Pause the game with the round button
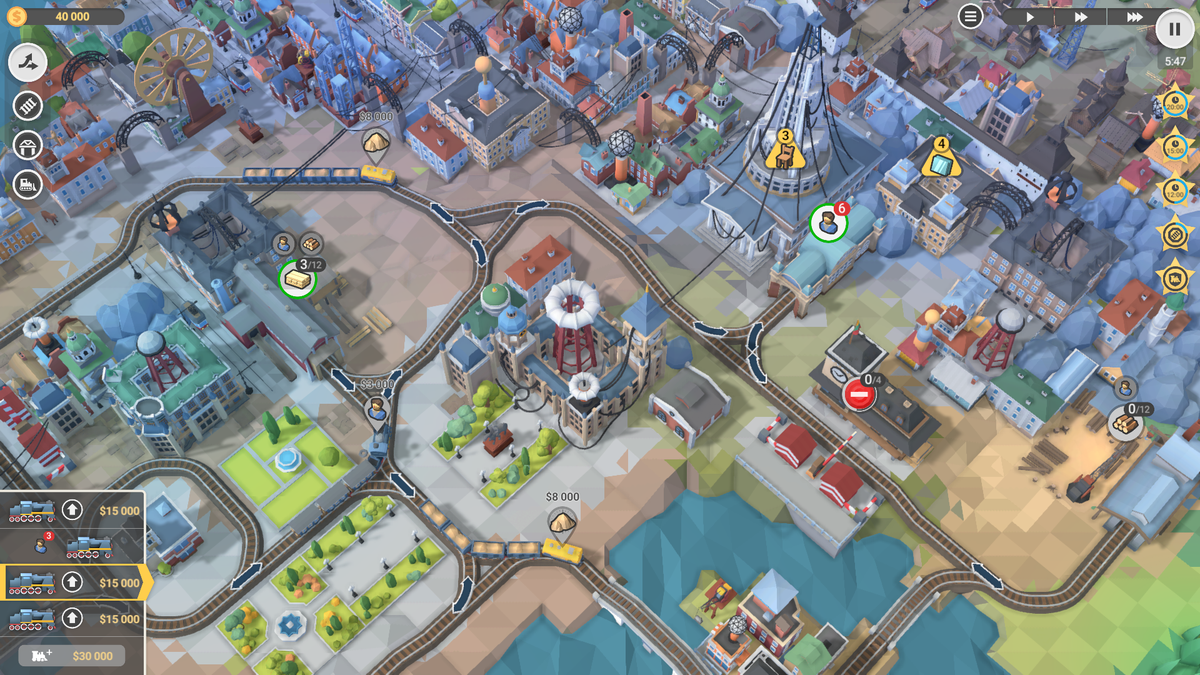Screen dimensions: 1200x675 1172,28
